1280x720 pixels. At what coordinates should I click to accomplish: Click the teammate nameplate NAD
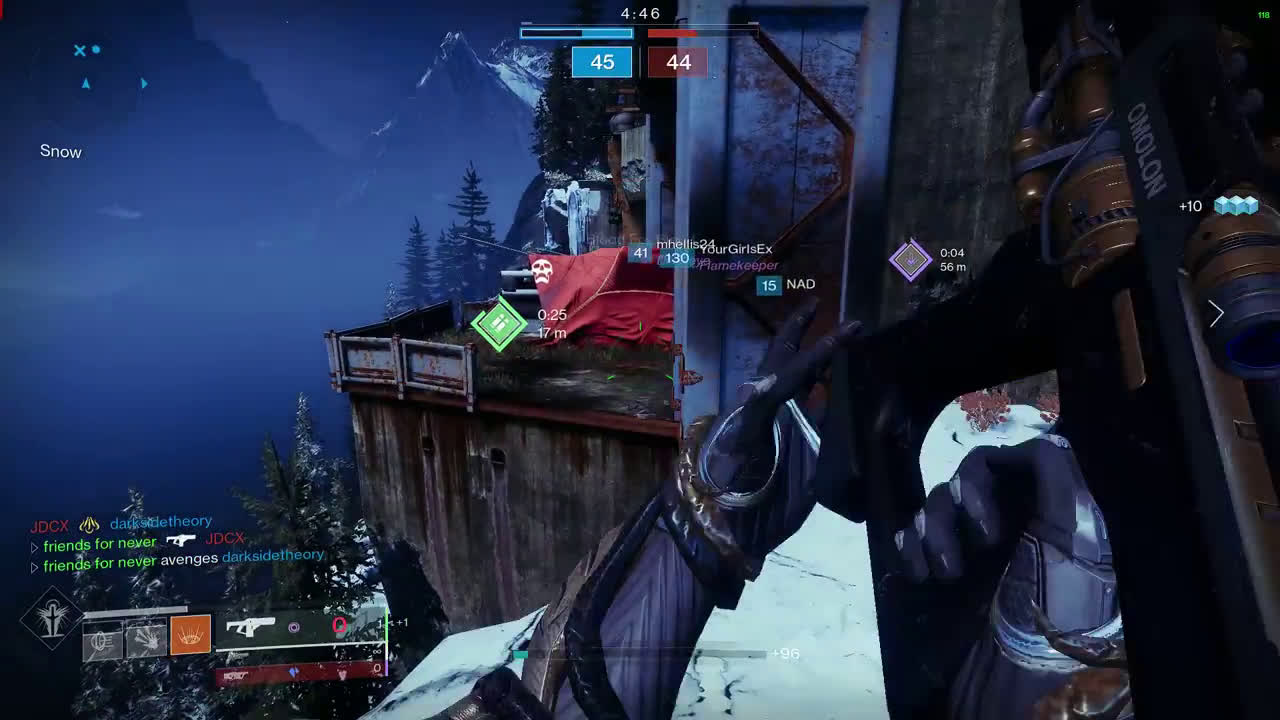point(800,285)
